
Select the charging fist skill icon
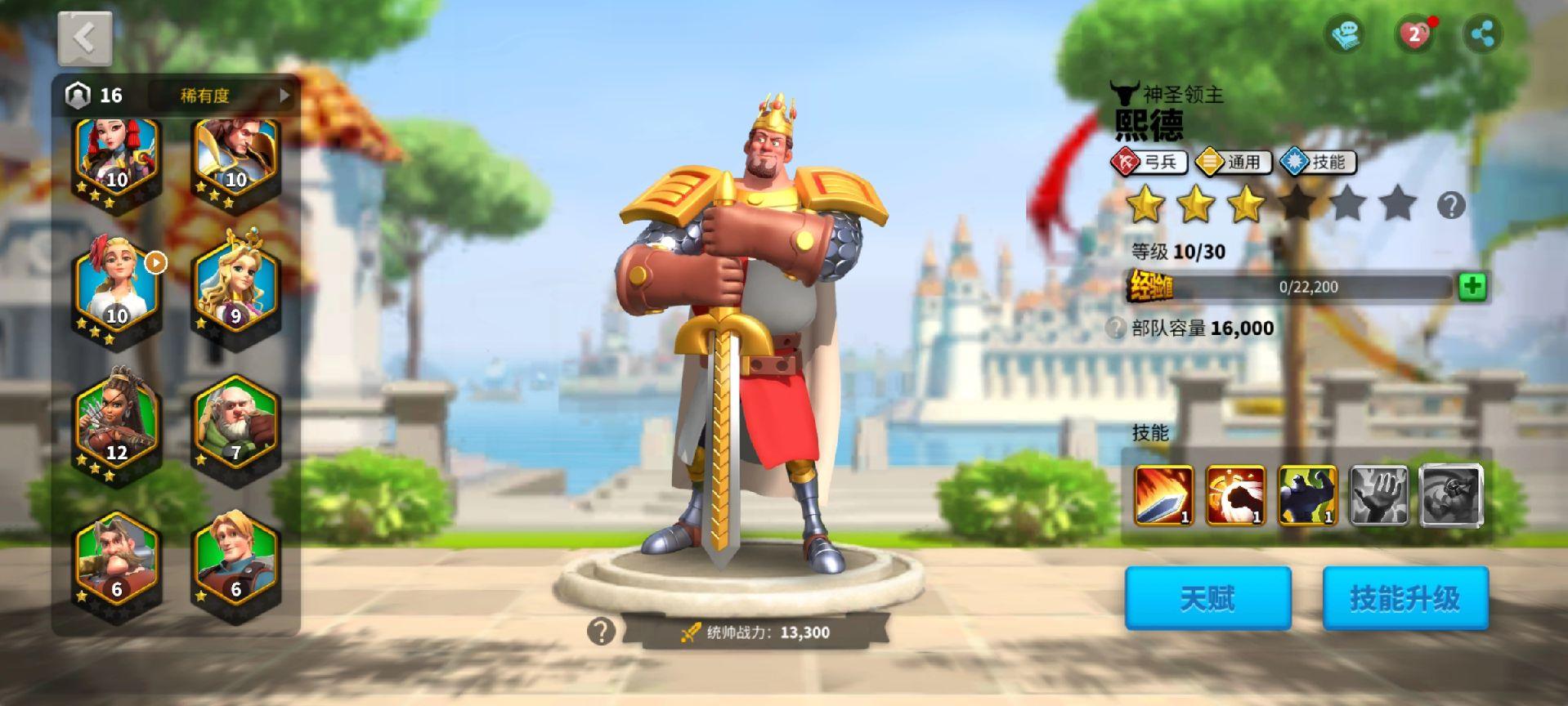click(1234, 495)
